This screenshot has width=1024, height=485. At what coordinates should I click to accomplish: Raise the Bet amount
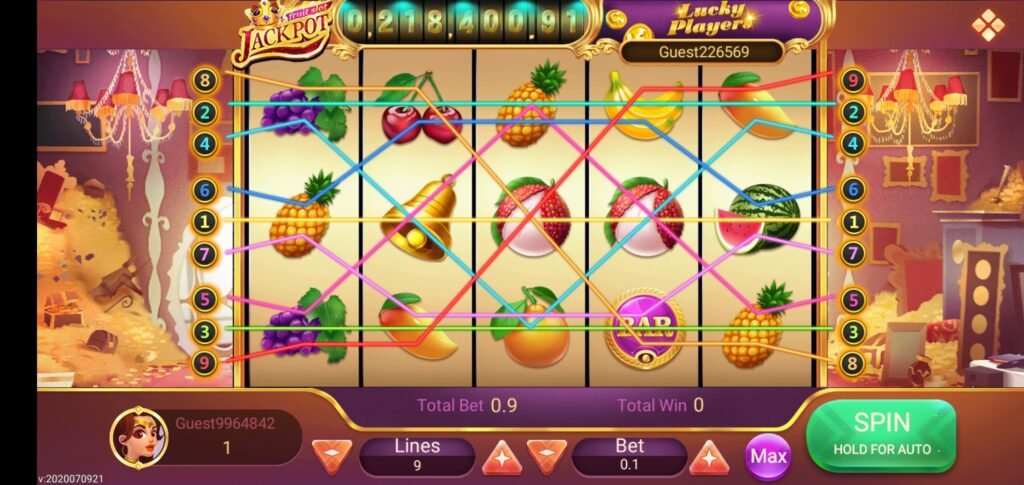coord(709,456)
